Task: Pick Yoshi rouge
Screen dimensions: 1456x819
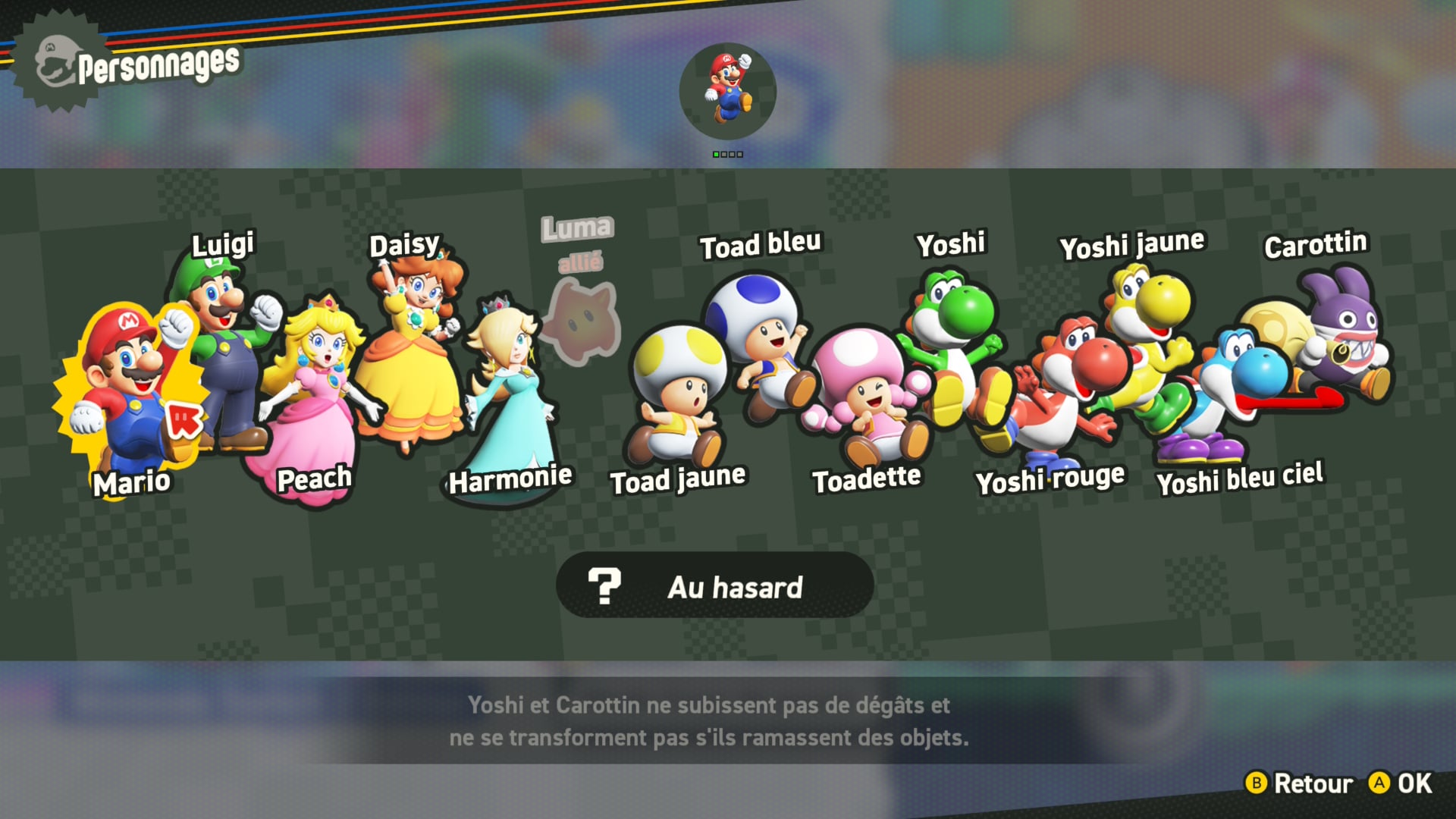Action: (1062, 387)
